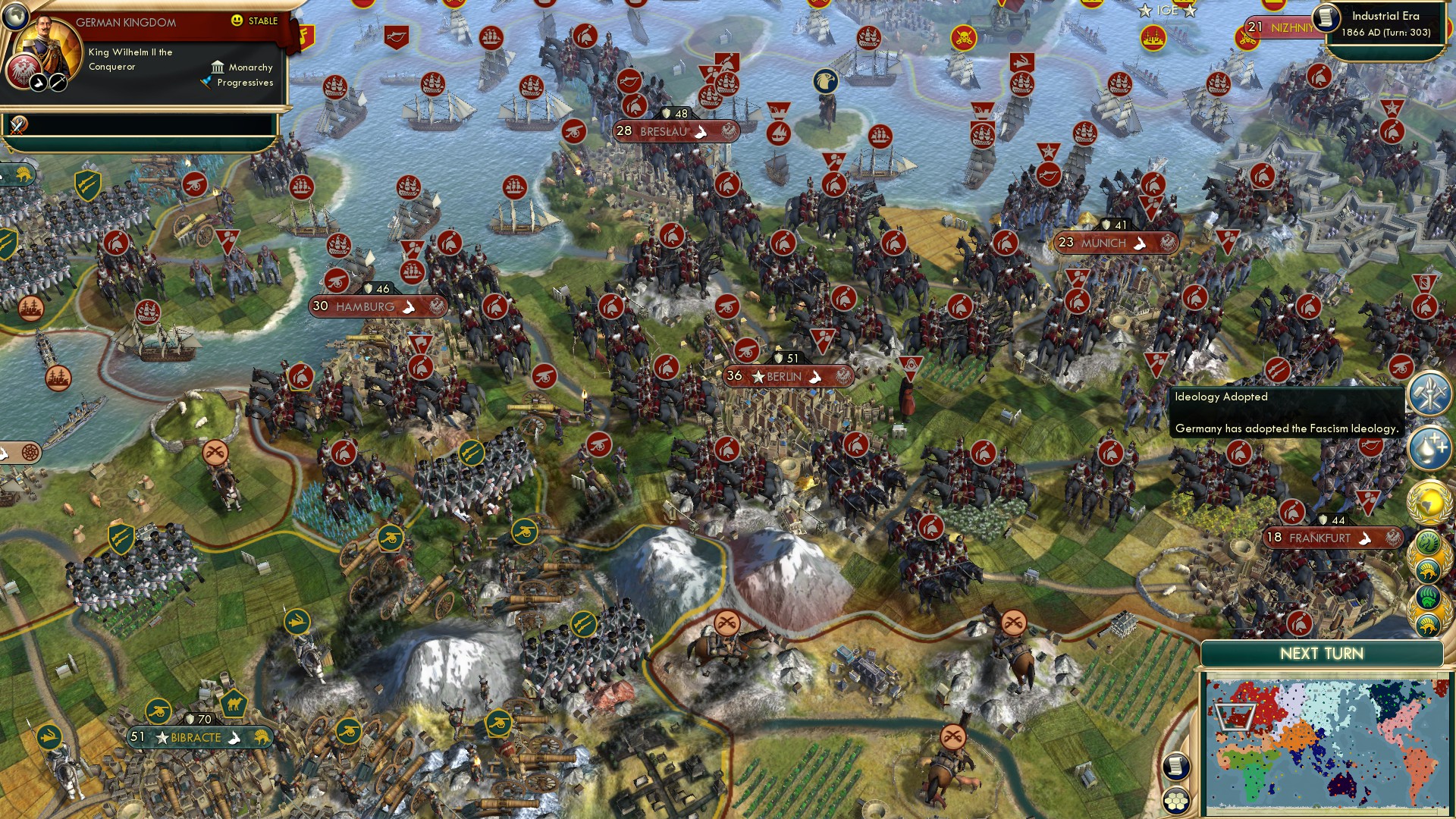The height and width of the screenshot is (819, 1456).
Task: Toggle the hex grid strategic view
Action: coord(1178,802)
